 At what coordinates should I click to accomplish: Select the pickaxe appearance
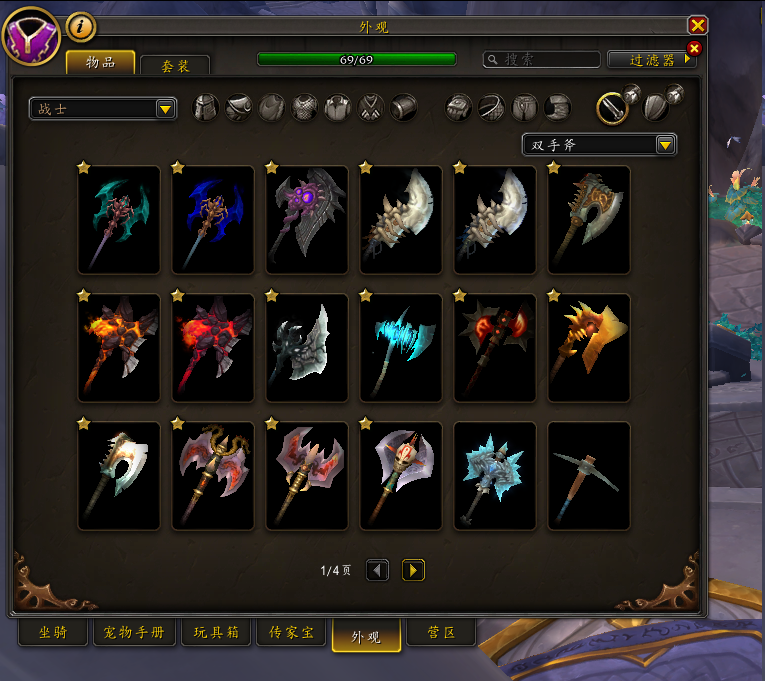[x=589, y=476]
